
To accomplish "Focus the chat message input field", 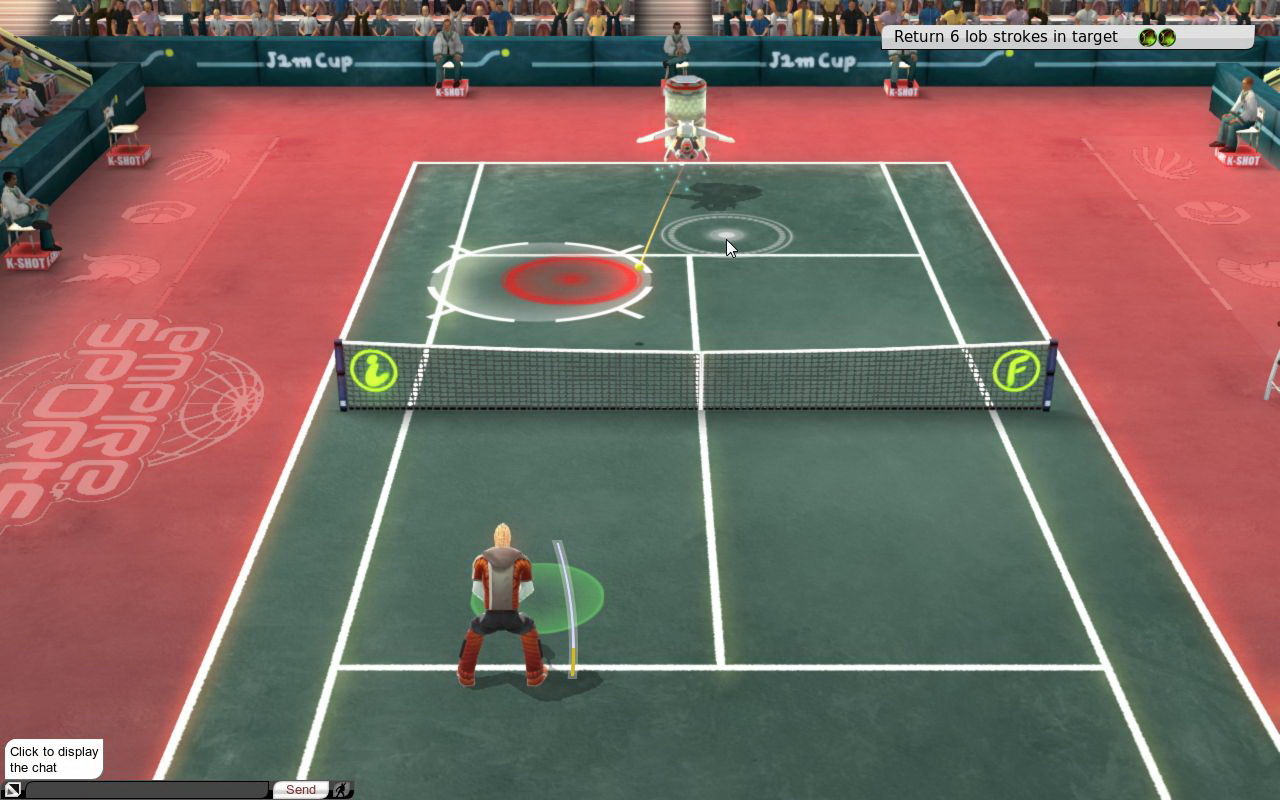I will (x=147, y=790).
